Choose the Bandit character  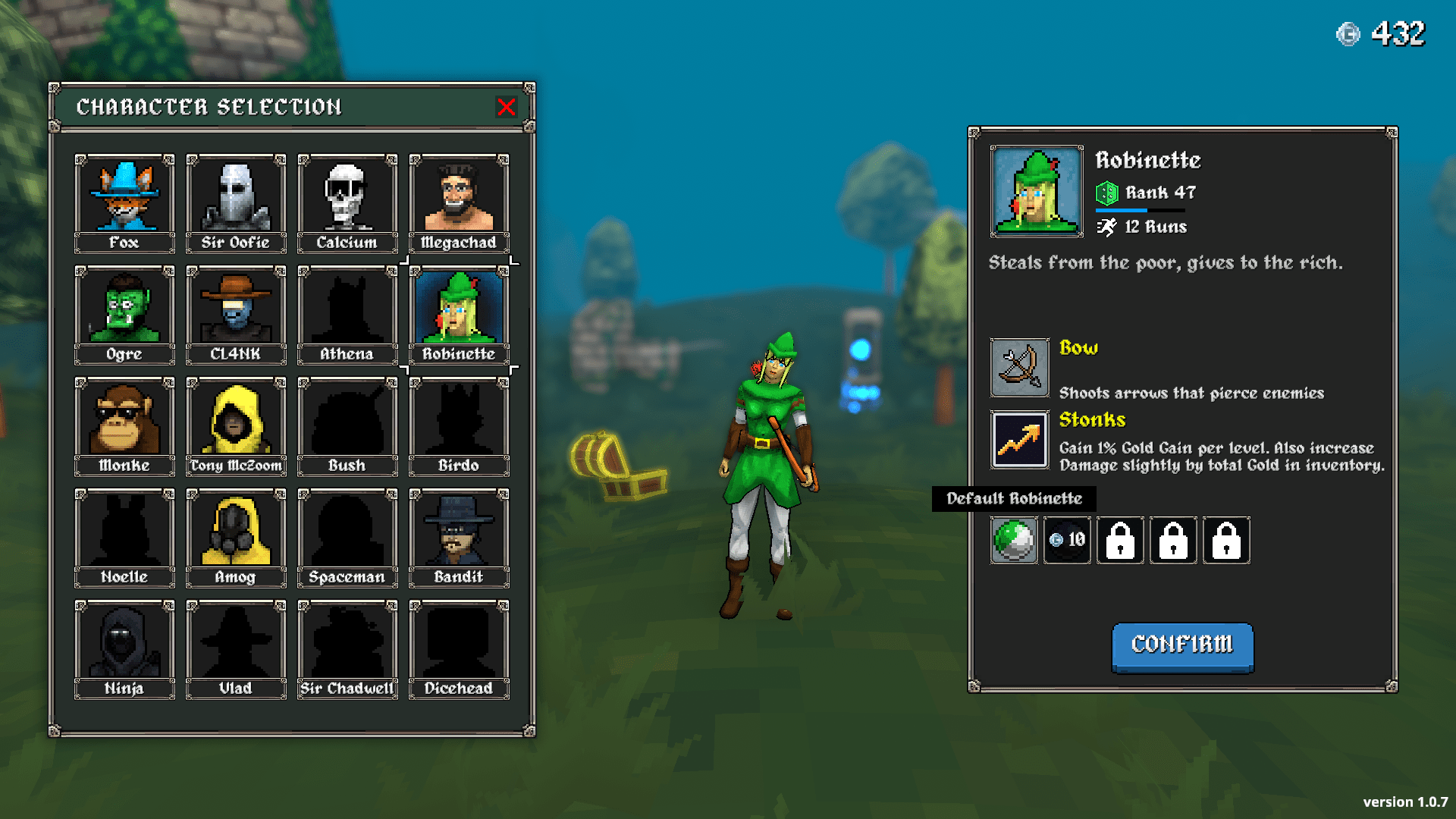(x=458, y=531)
